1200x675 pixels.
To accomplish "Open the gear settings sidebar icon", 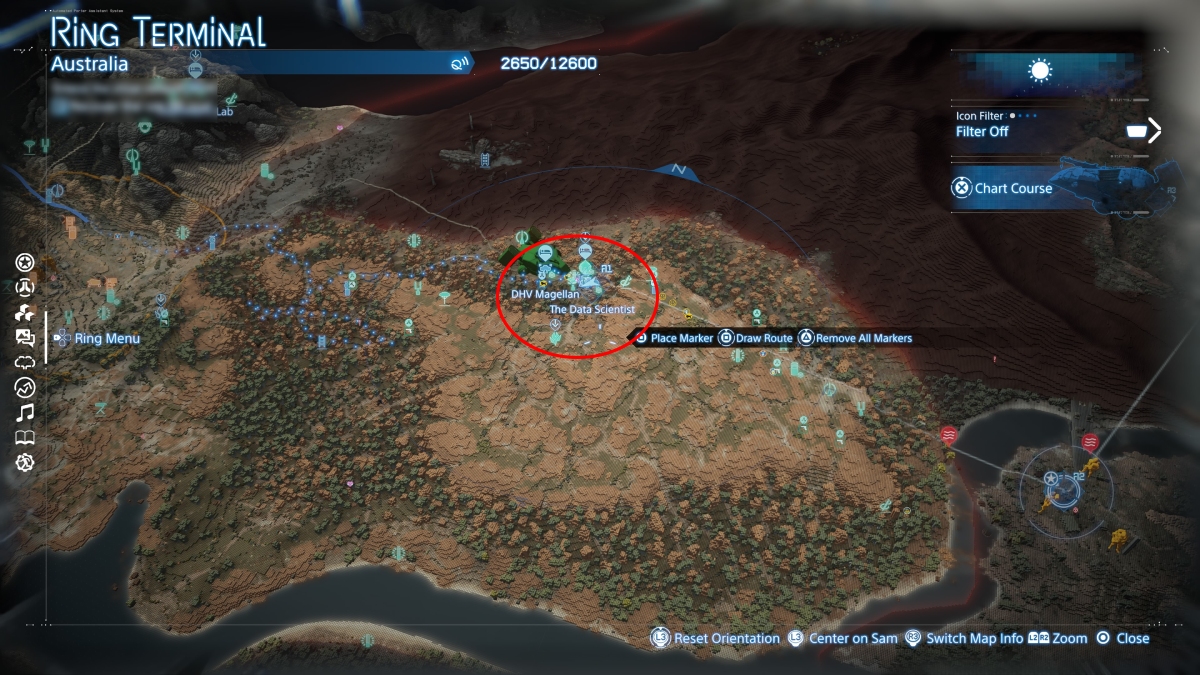I will pyautogui.click(x=26, y=462).
